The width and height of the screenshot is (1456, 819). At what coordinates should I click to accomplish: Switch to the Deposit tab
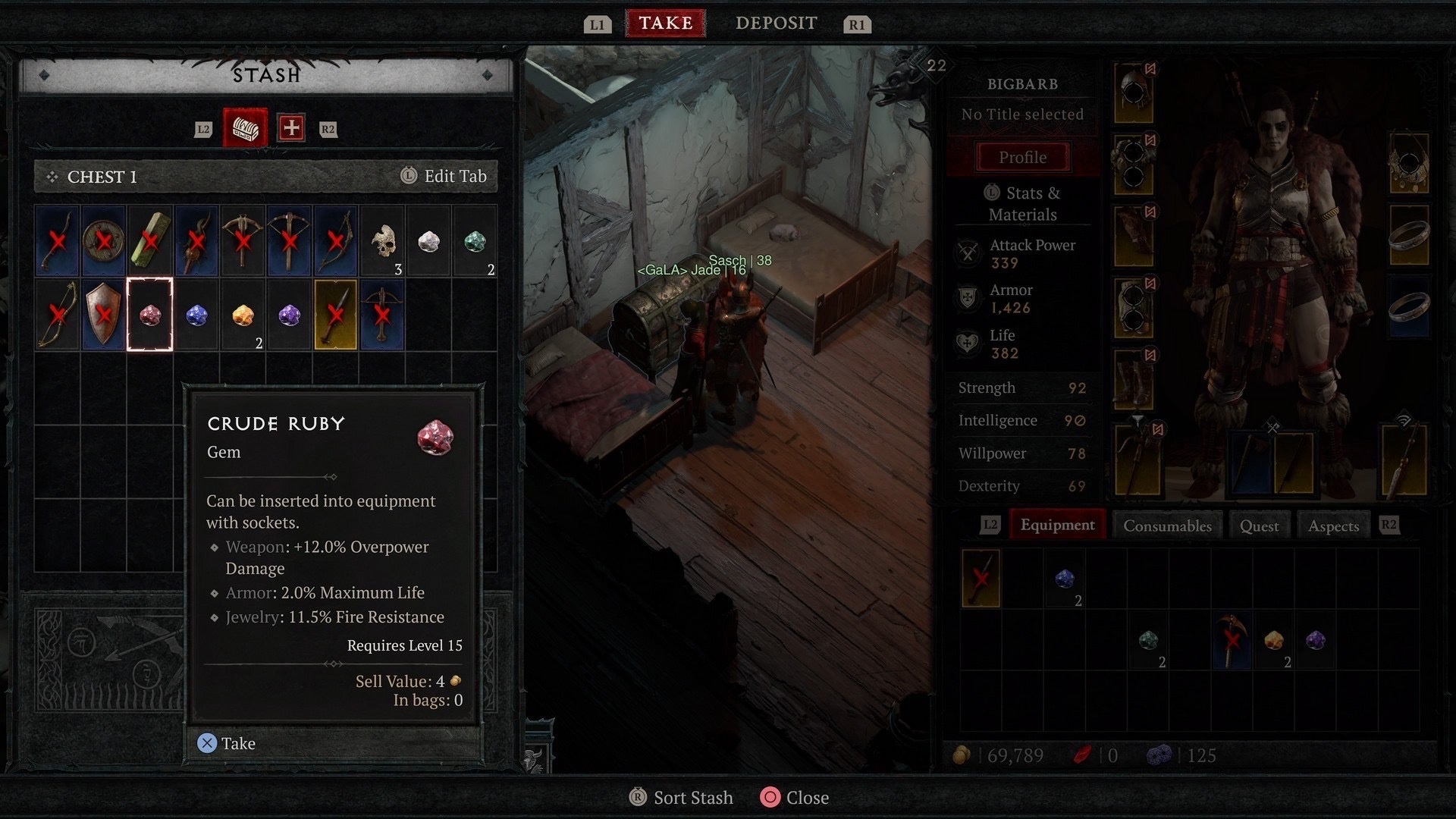click(x=776, y=24)
